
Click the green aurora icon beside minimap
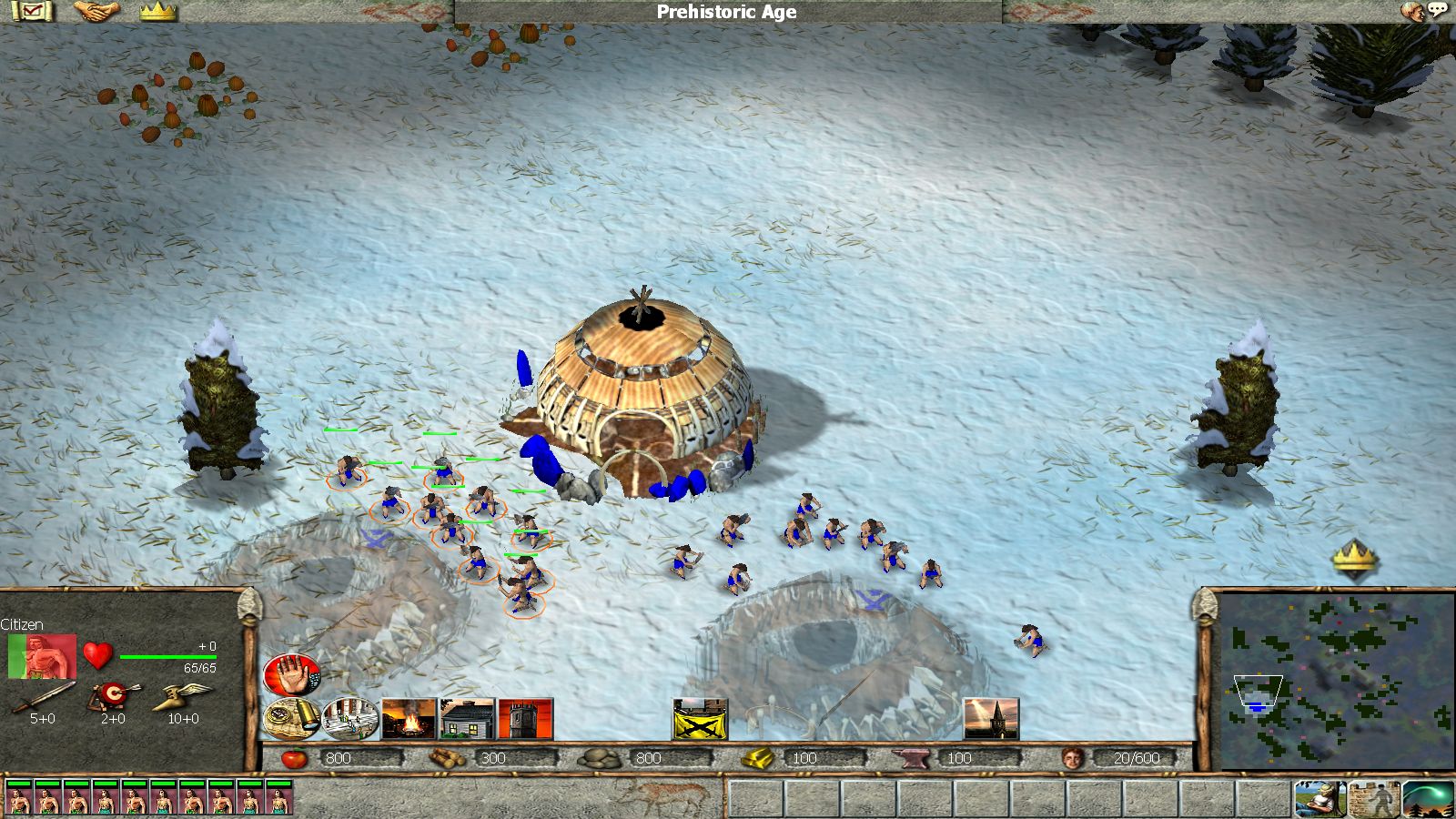[1428, 799]
